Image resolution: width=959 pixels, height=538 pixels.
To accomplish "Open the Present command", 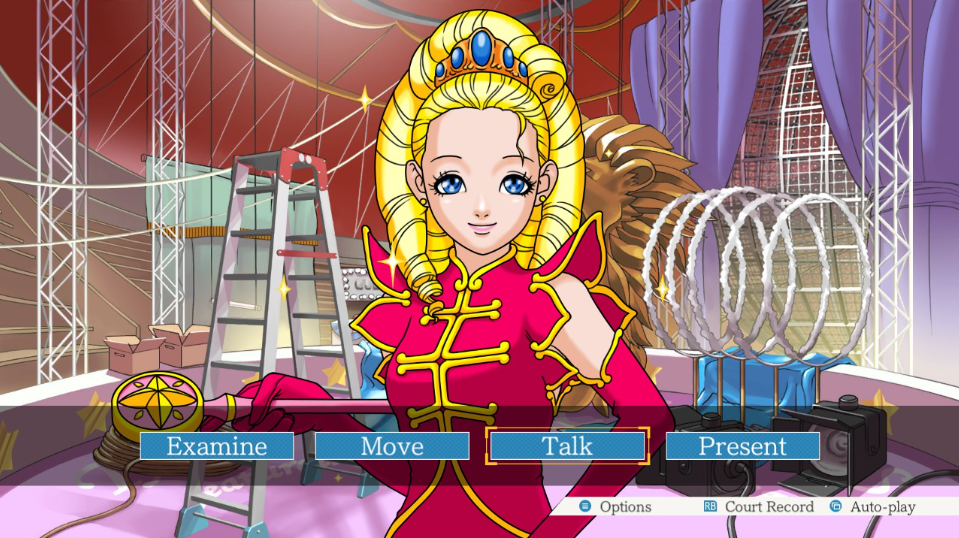I will 742,446.
